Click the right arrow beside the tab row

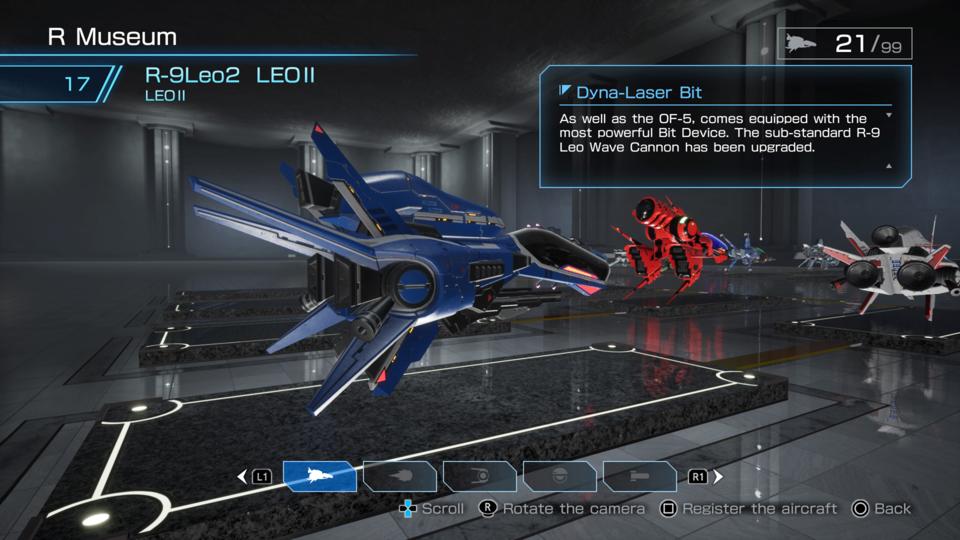click(x=717, y=477)
